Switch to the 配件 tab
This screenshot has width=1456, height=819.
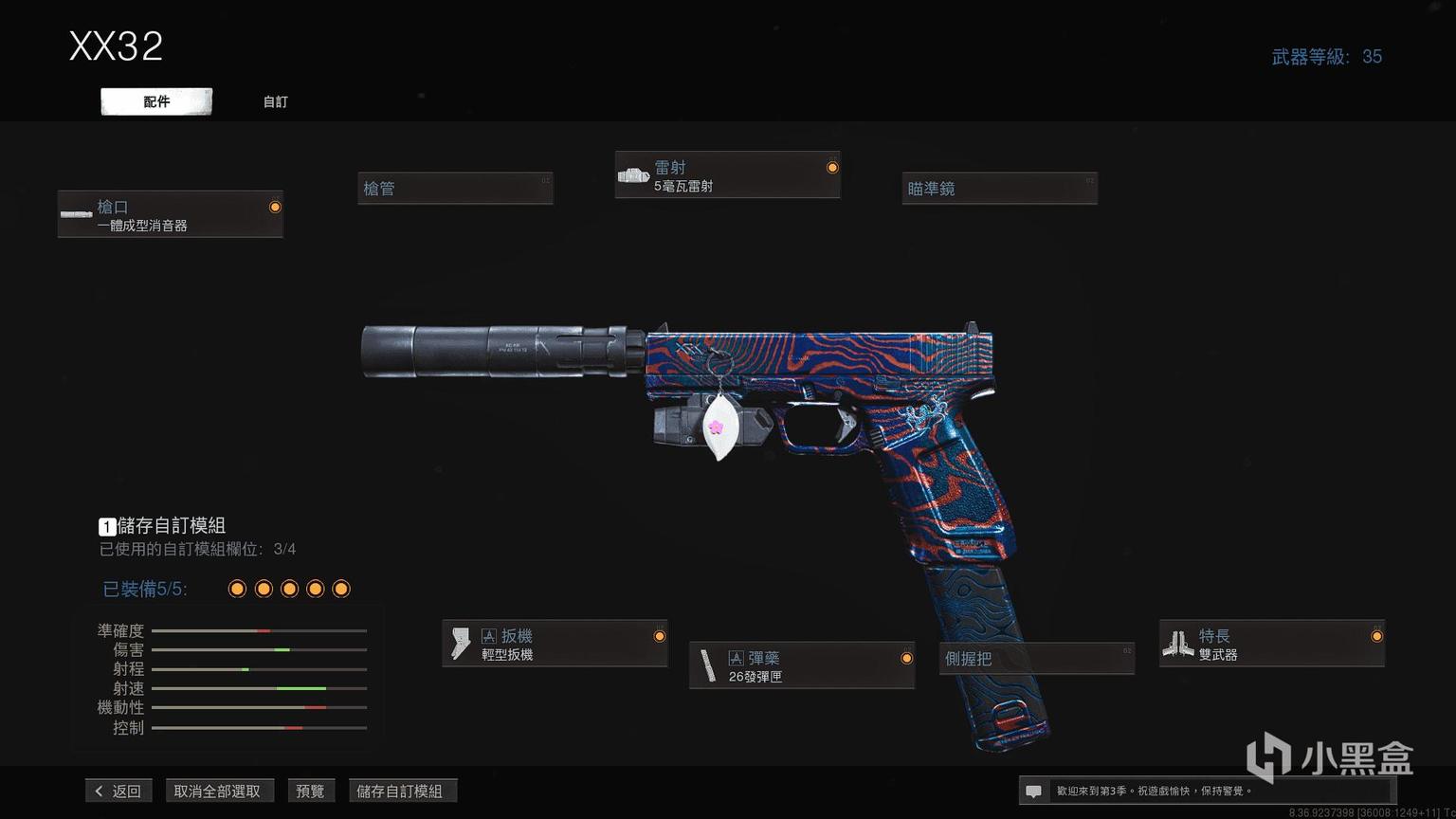pos(156,101)
